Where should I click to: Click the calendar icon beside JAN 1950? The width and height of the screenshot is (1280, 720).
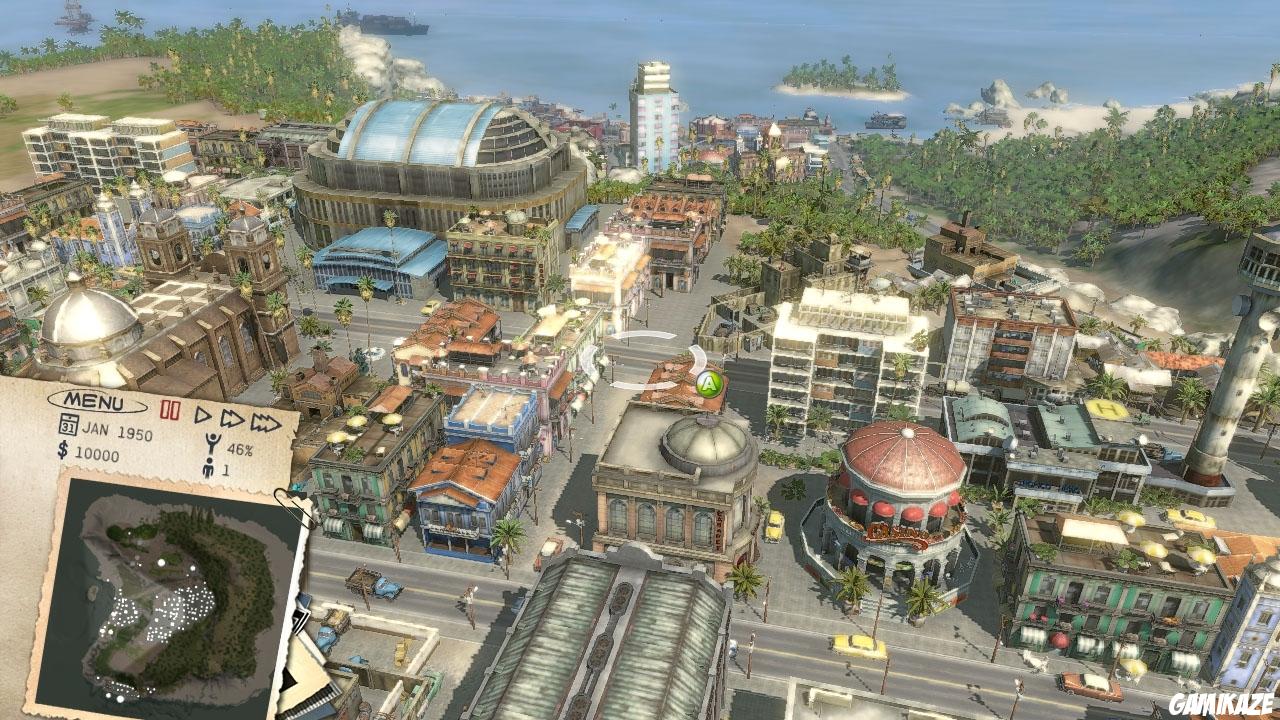click(70, 423)
